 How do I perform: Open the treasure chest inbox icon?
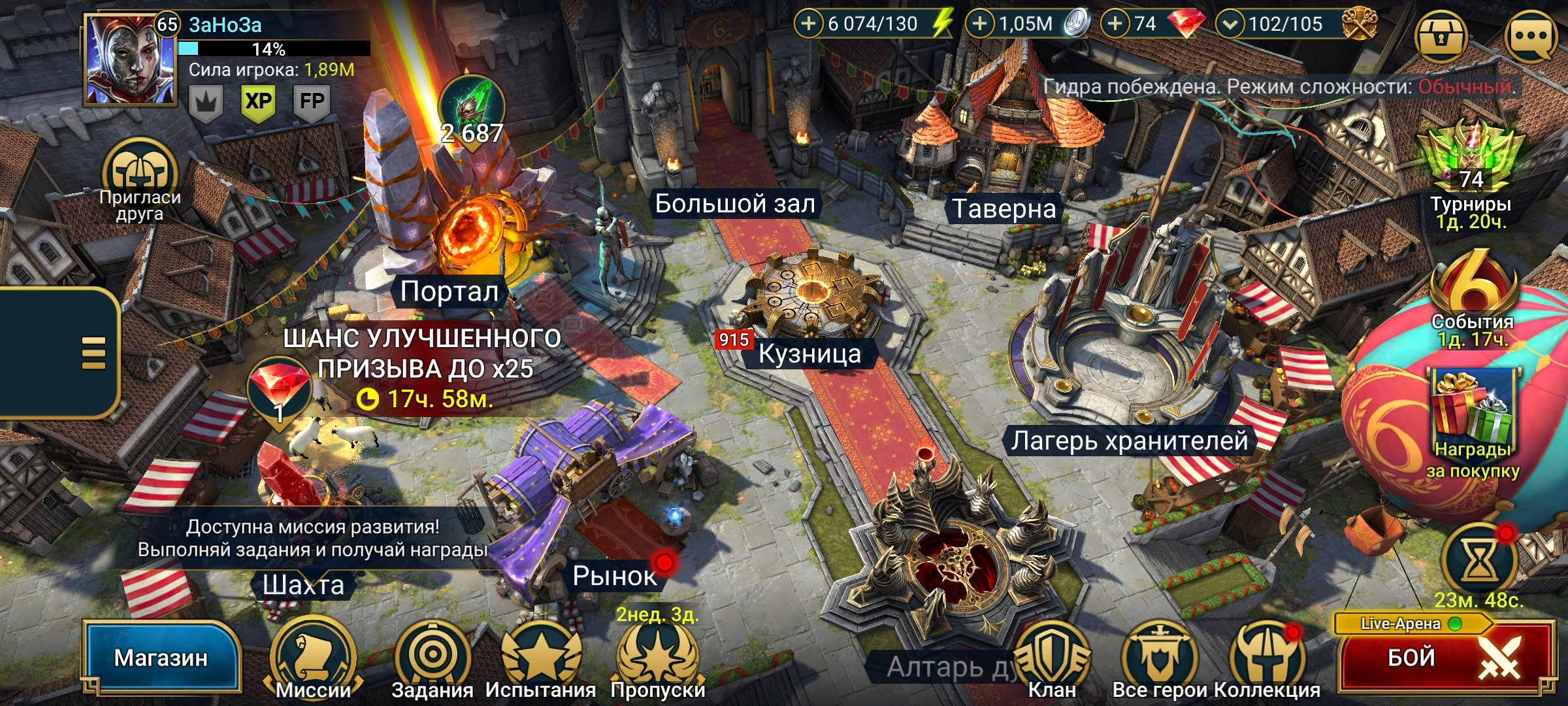pyautogui.click(x=1441, y=36)
